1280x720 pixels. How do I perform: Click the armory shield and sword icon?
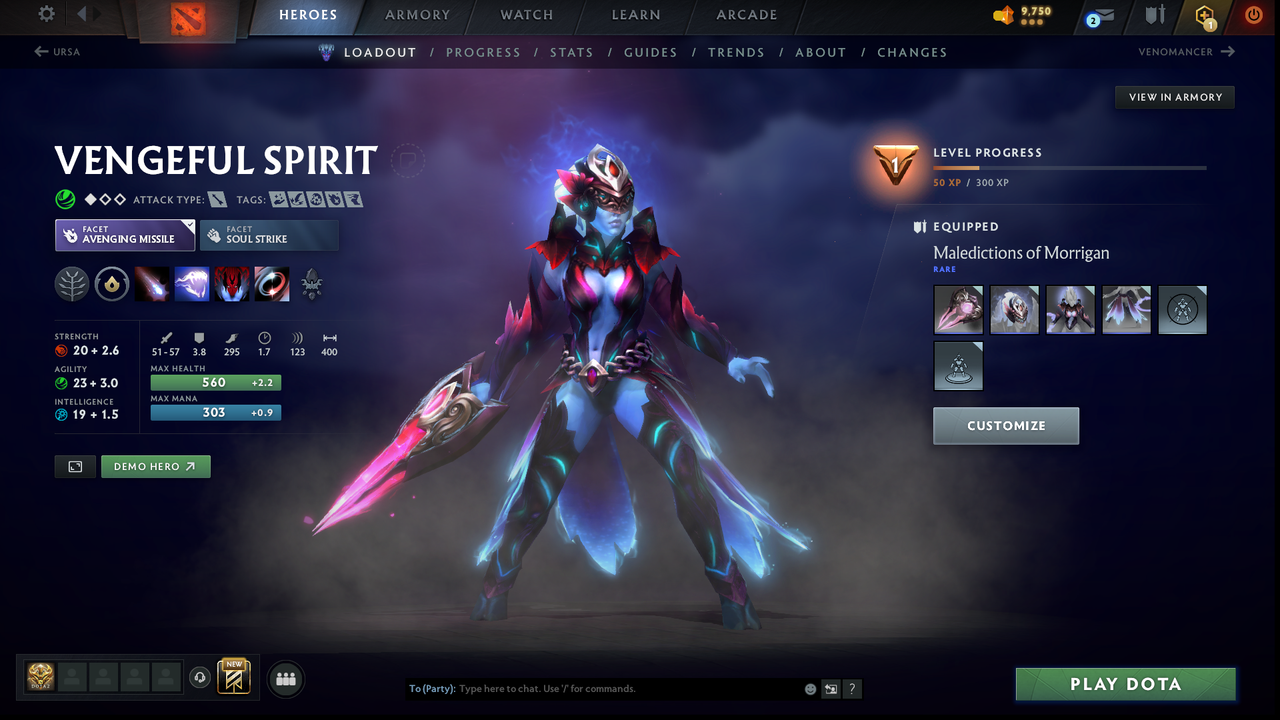point(1155,15)
